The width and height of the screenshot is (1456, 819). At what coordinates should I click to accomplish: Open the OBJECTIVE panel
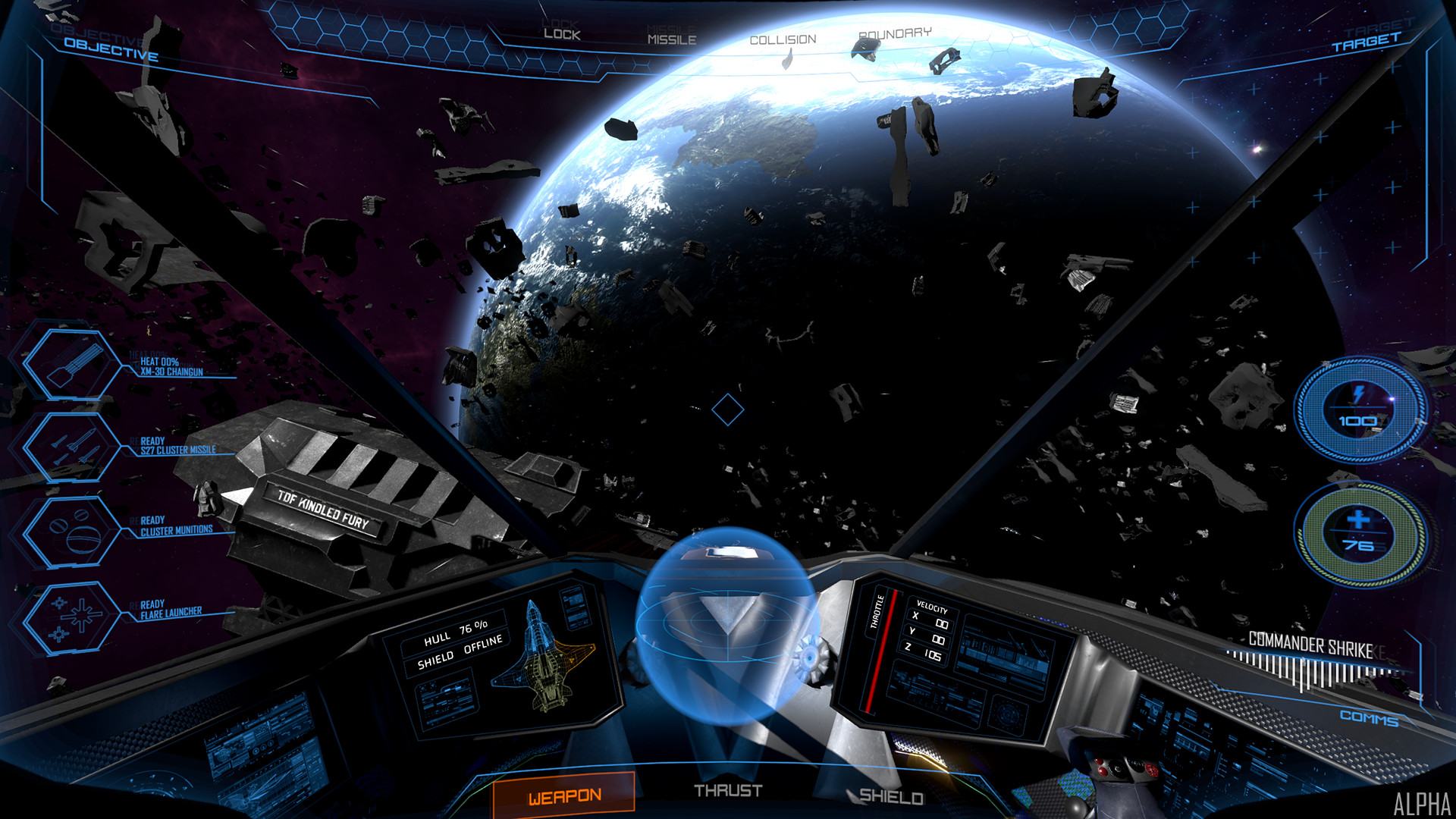111,49
